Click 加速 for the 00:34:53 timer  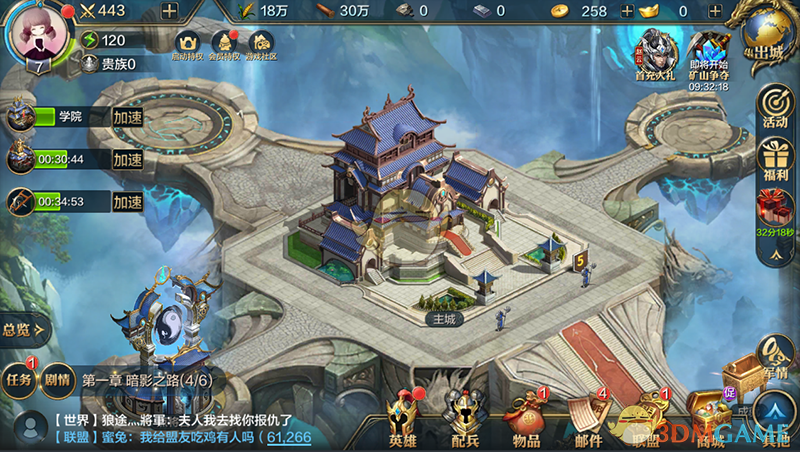pos(127,201)
